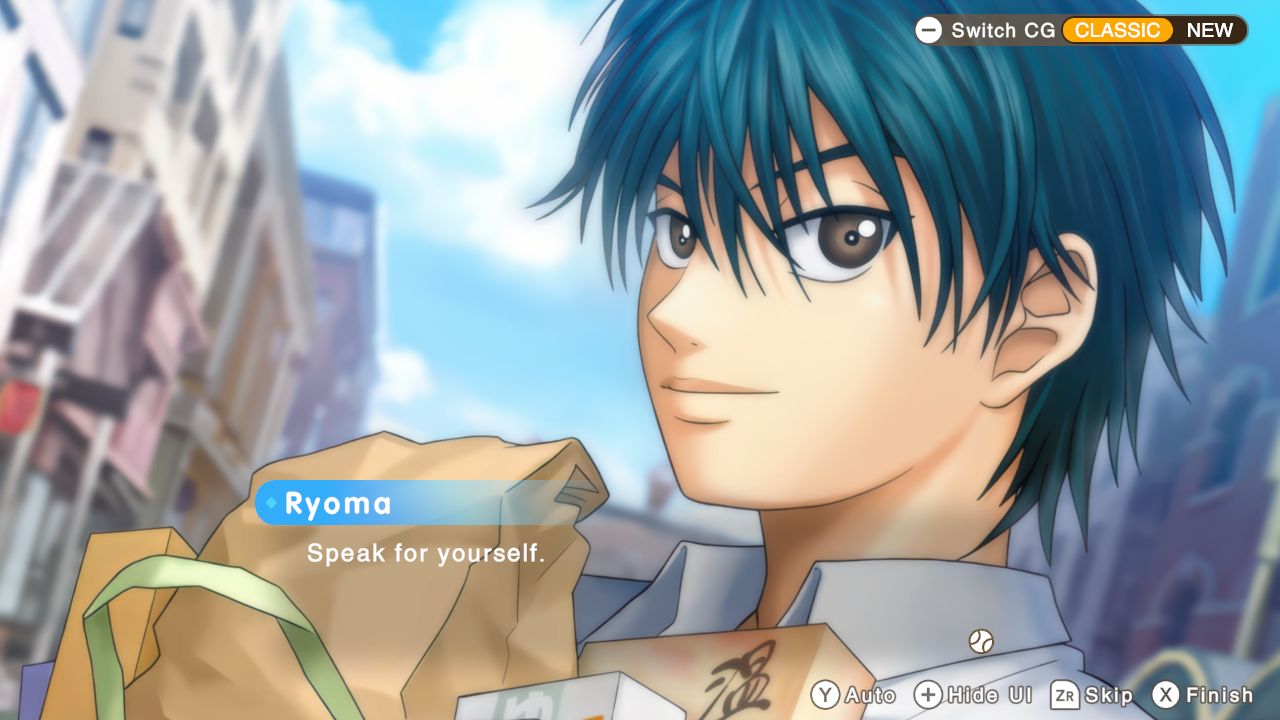
Task: Switch the CG style to NEW
Action: click(x=1210, y=30)
